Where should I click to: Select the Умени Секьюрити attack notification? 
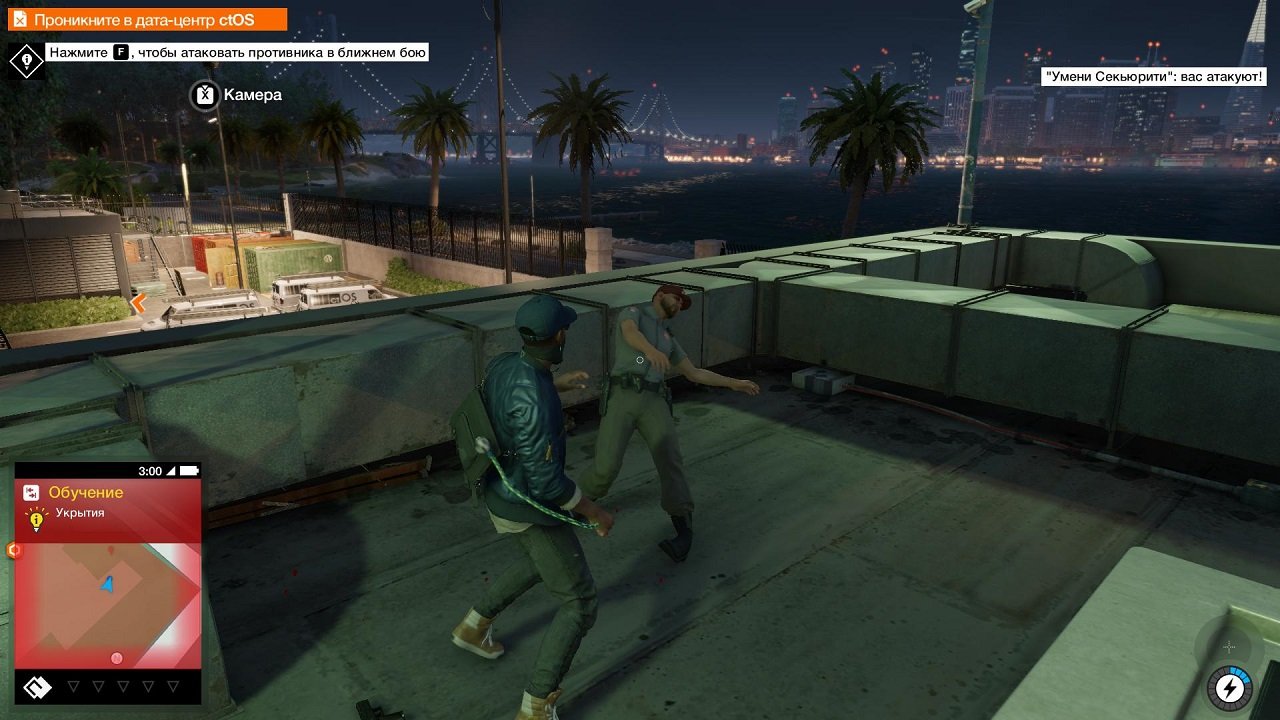coord(1154,75)
